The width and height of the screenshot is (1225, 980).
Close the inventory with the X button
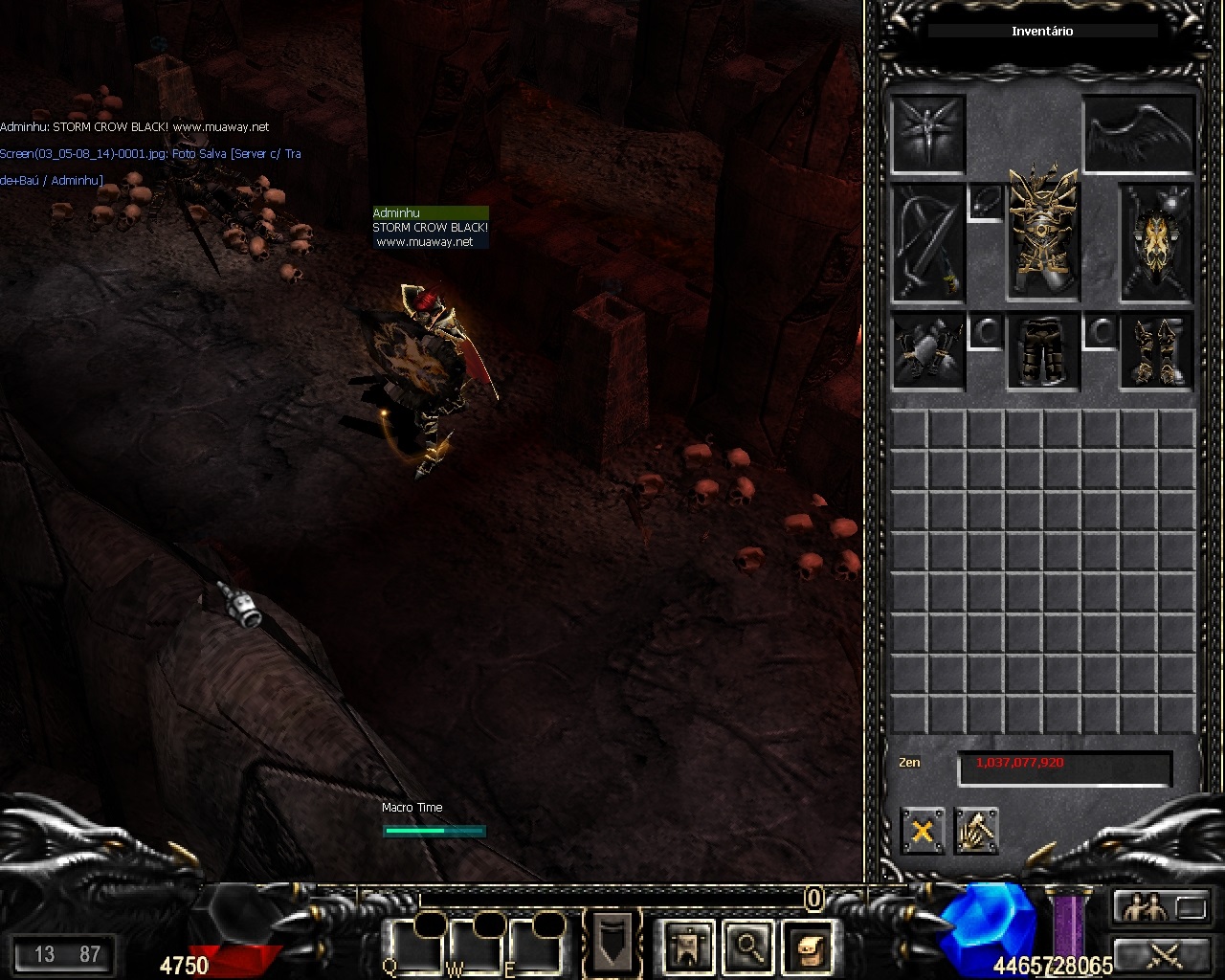click(923, 831)
